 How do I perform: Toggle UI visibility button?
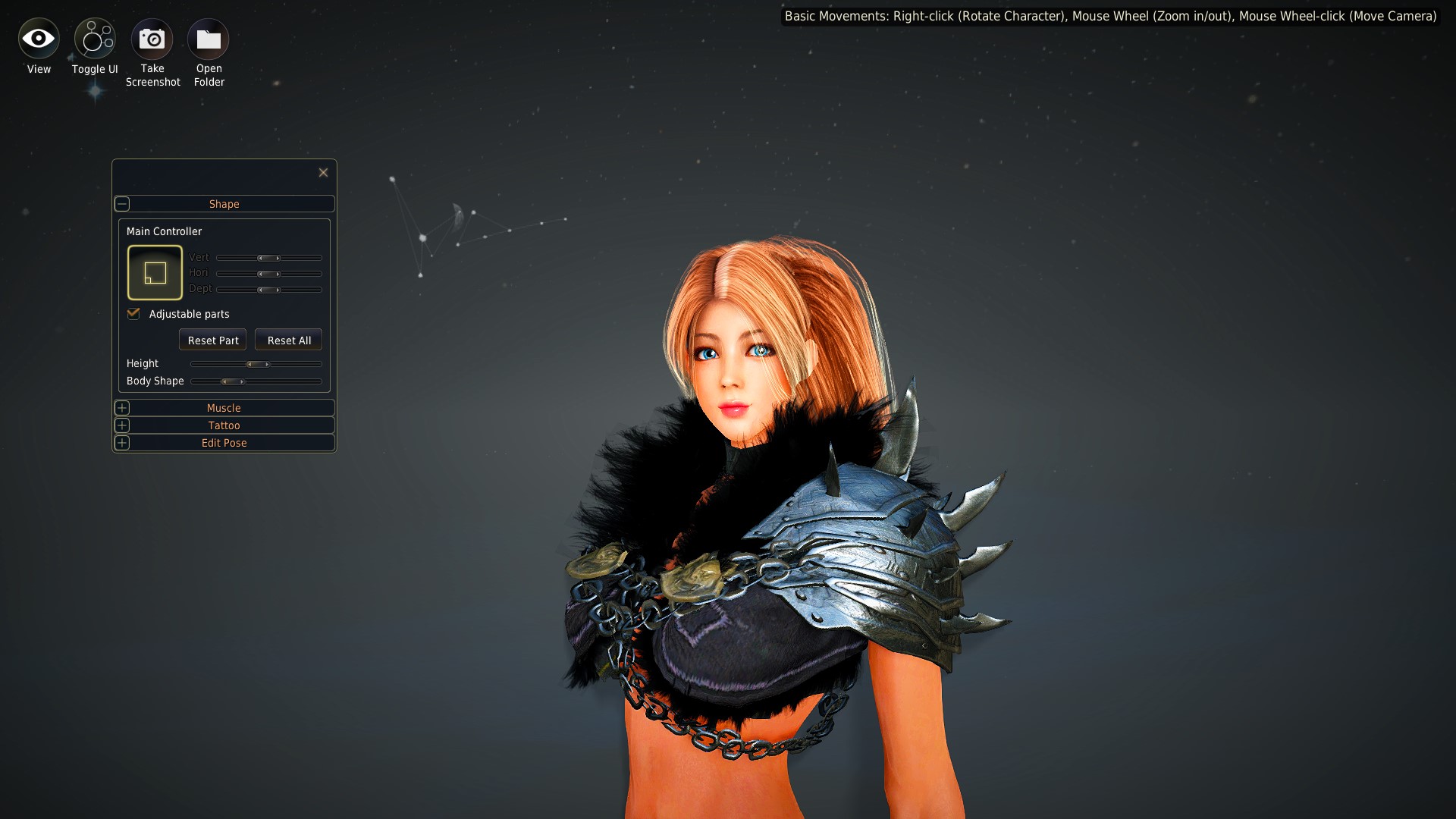coord(95,39)
